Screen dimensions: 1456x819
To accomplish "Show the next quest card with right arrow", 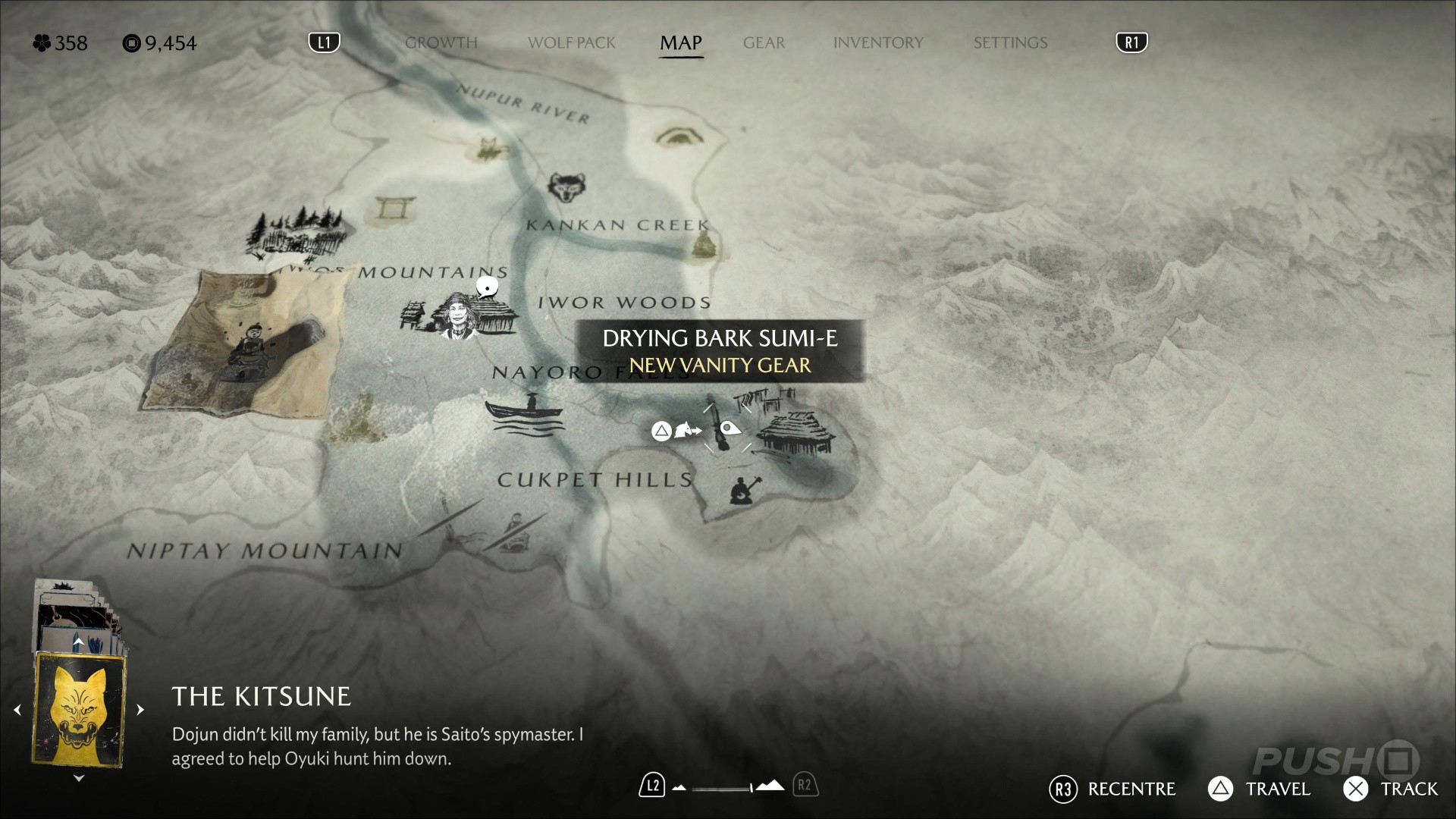I will pyautogui.click(x=140, y=710).
